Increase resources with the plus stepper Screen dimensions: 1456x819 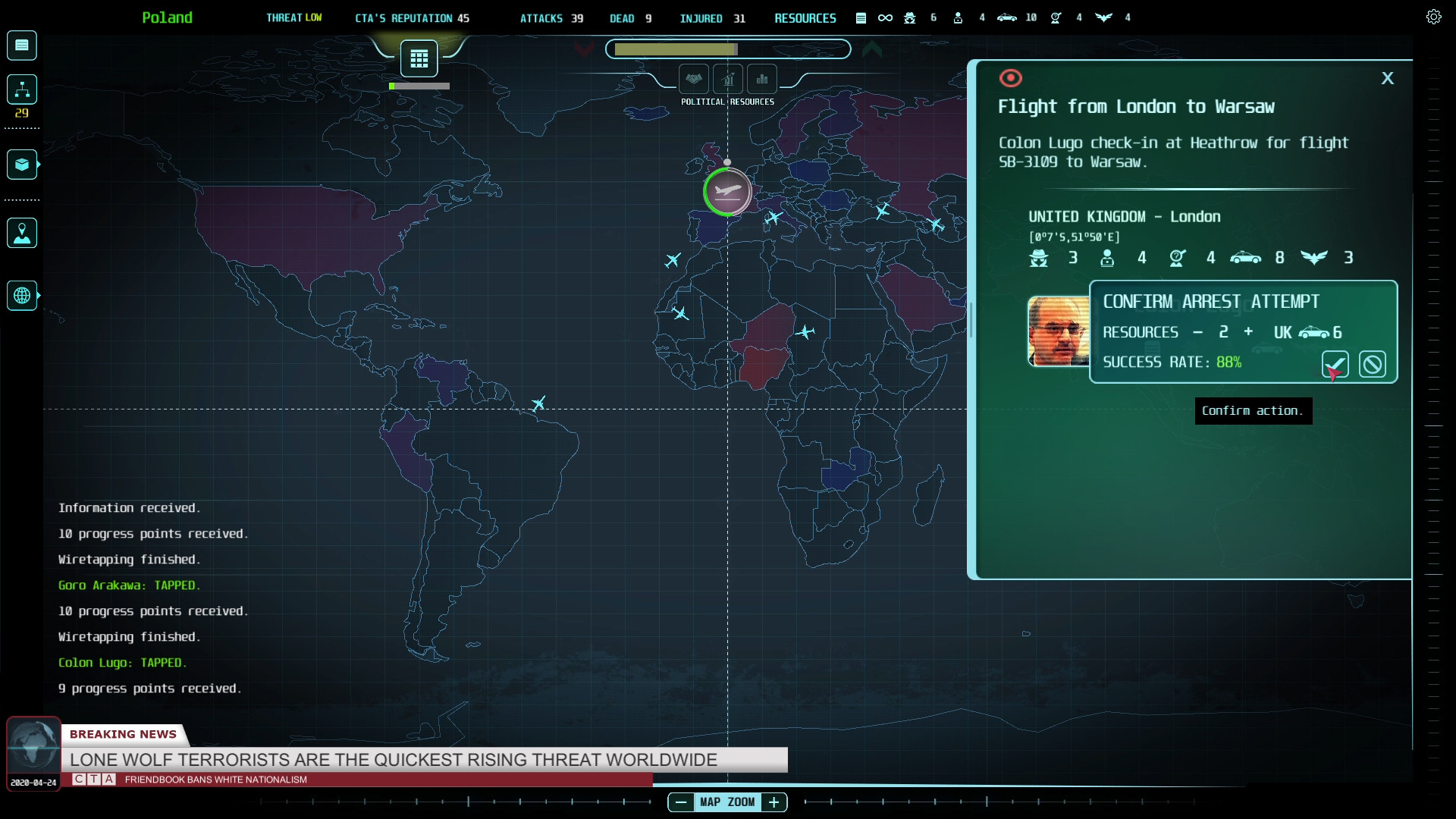[1248, 332]
